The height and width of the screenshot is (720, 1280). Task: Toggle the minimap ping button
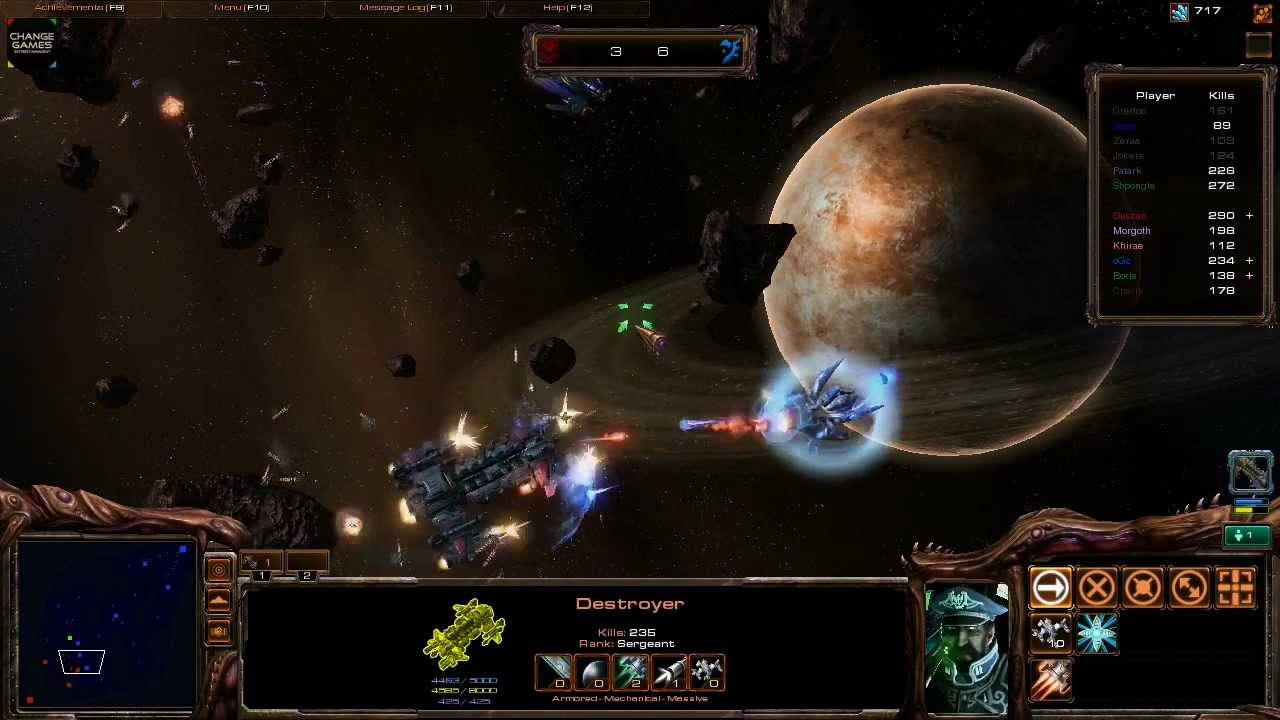219,570
